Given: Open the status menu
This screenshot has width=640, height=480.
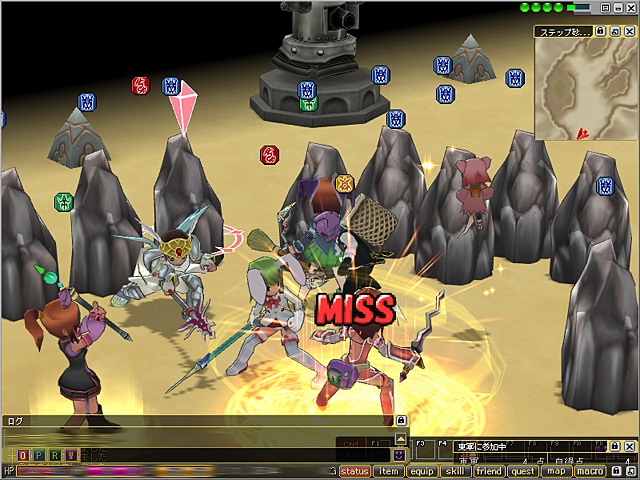Looking at the screenshot, I should [x=355, y=471].
